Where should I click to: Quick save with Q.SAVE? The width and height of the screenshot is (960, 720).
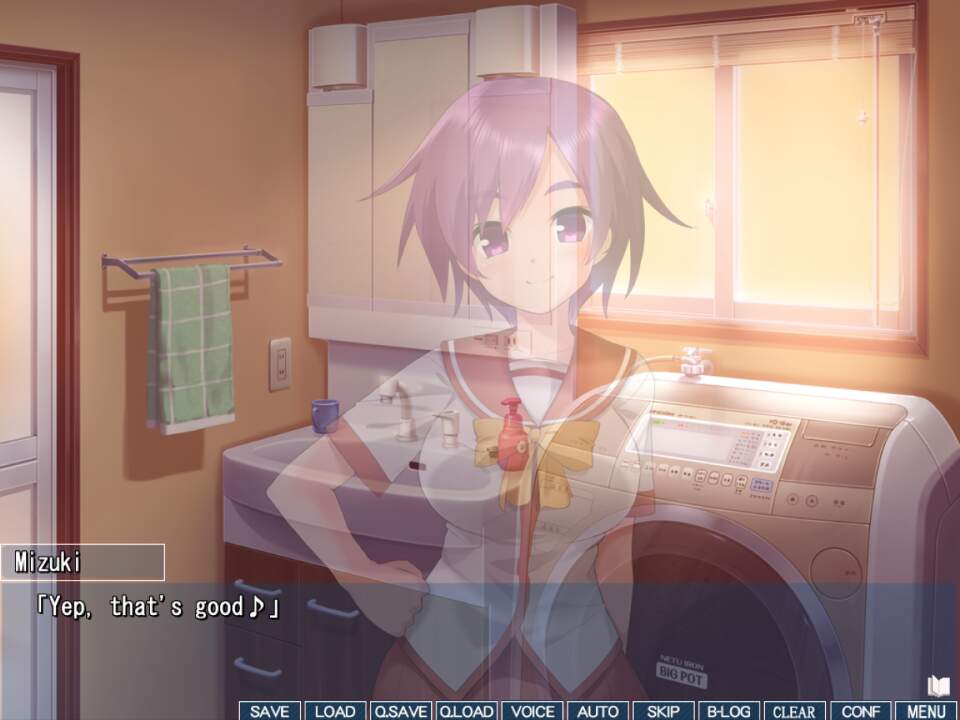tap(400, 711)
